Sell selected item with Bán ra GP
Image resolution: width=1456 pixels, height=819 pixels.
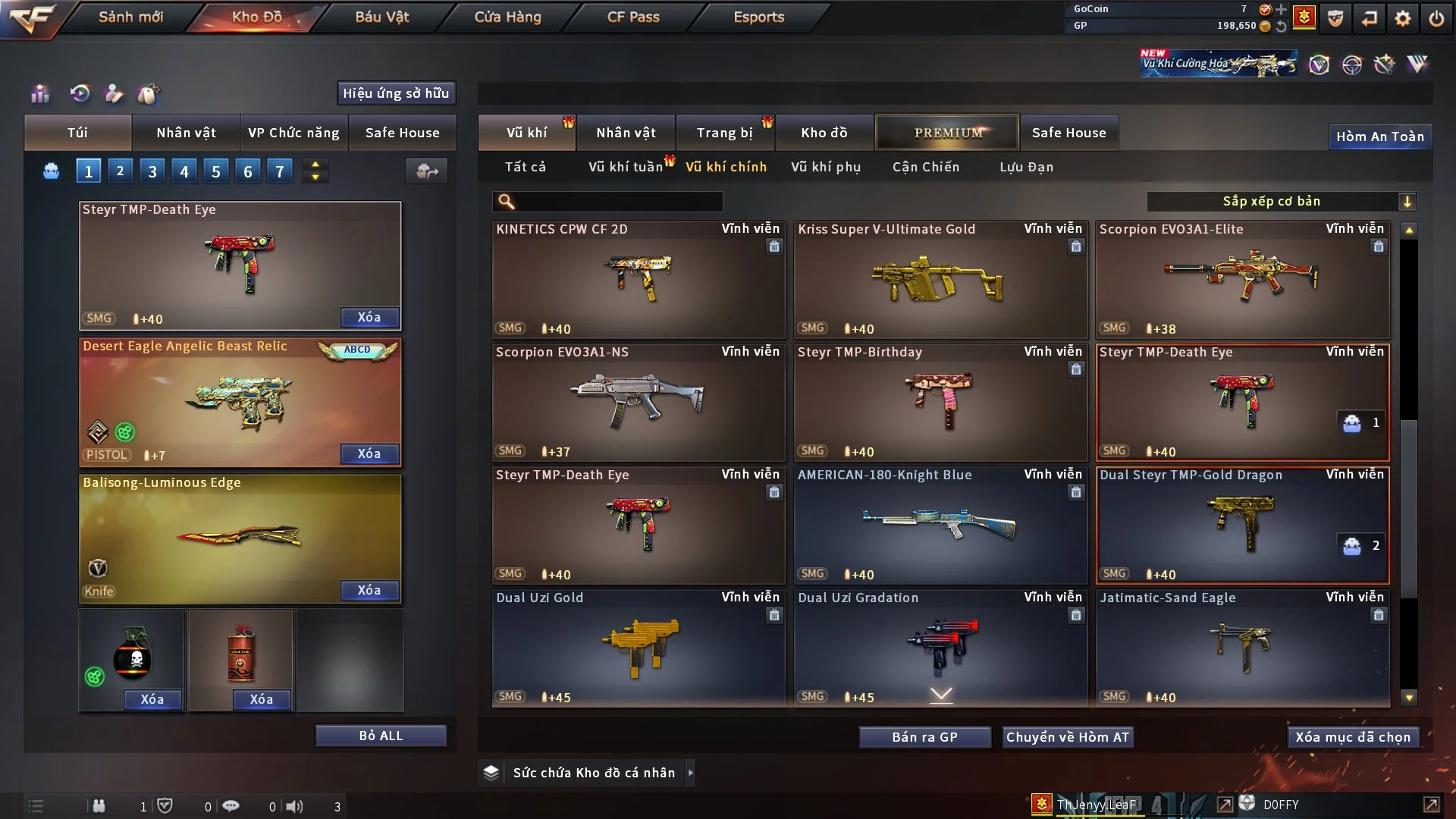point(924,737)
